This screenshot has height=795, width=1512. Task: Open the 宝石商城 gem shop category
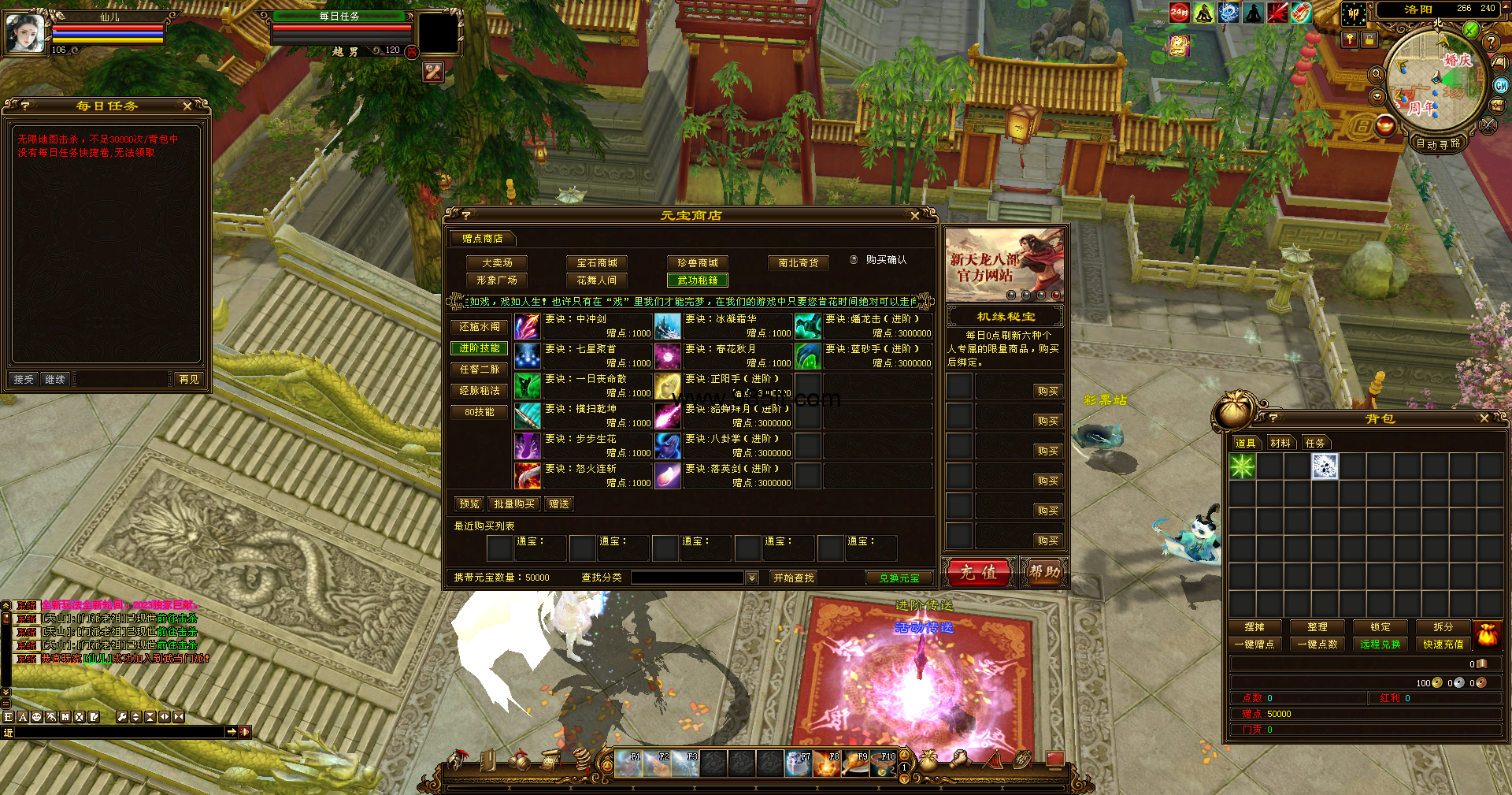[597, 262]
